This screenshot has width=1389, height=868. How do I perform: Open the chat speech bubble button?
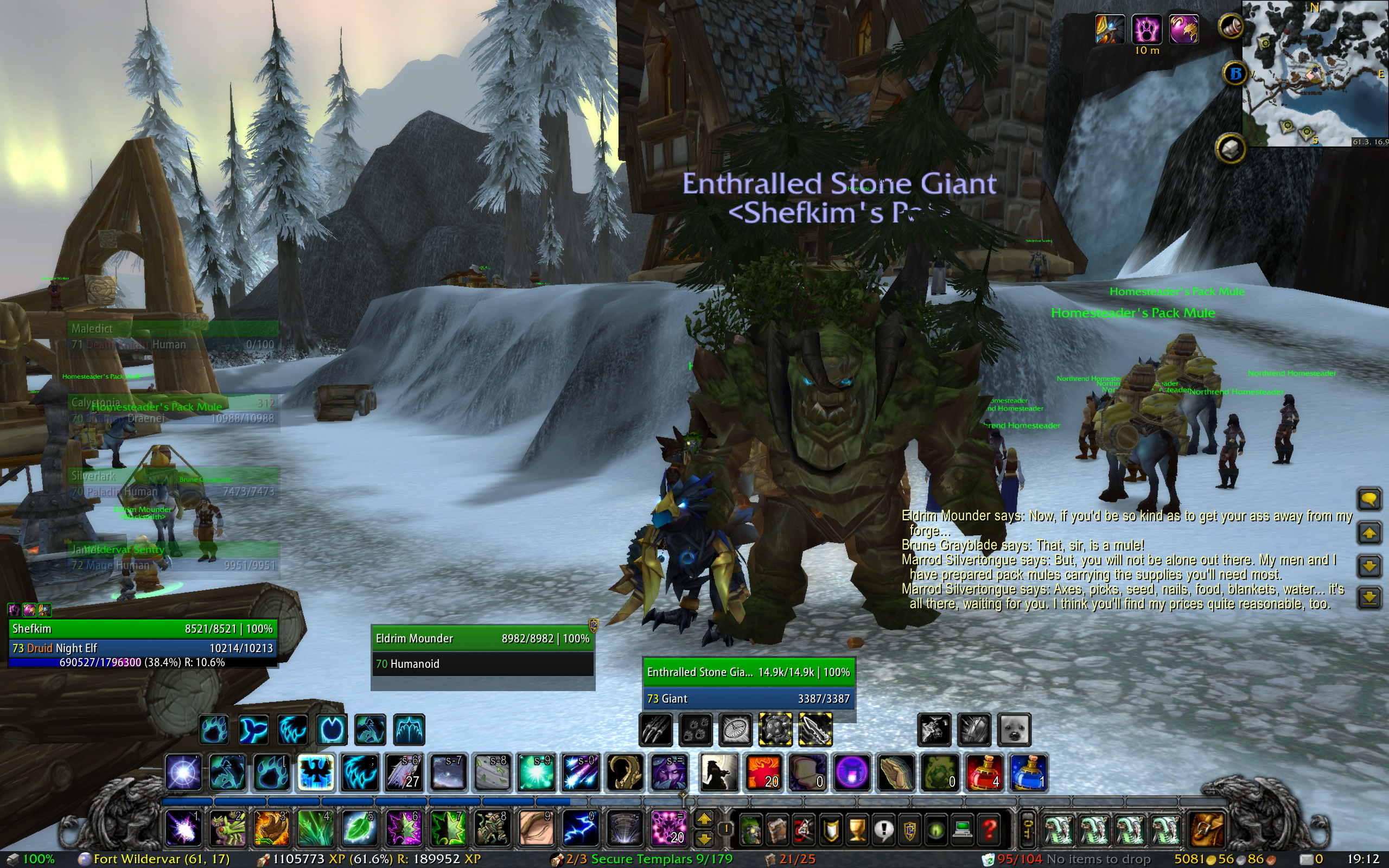1369,499
